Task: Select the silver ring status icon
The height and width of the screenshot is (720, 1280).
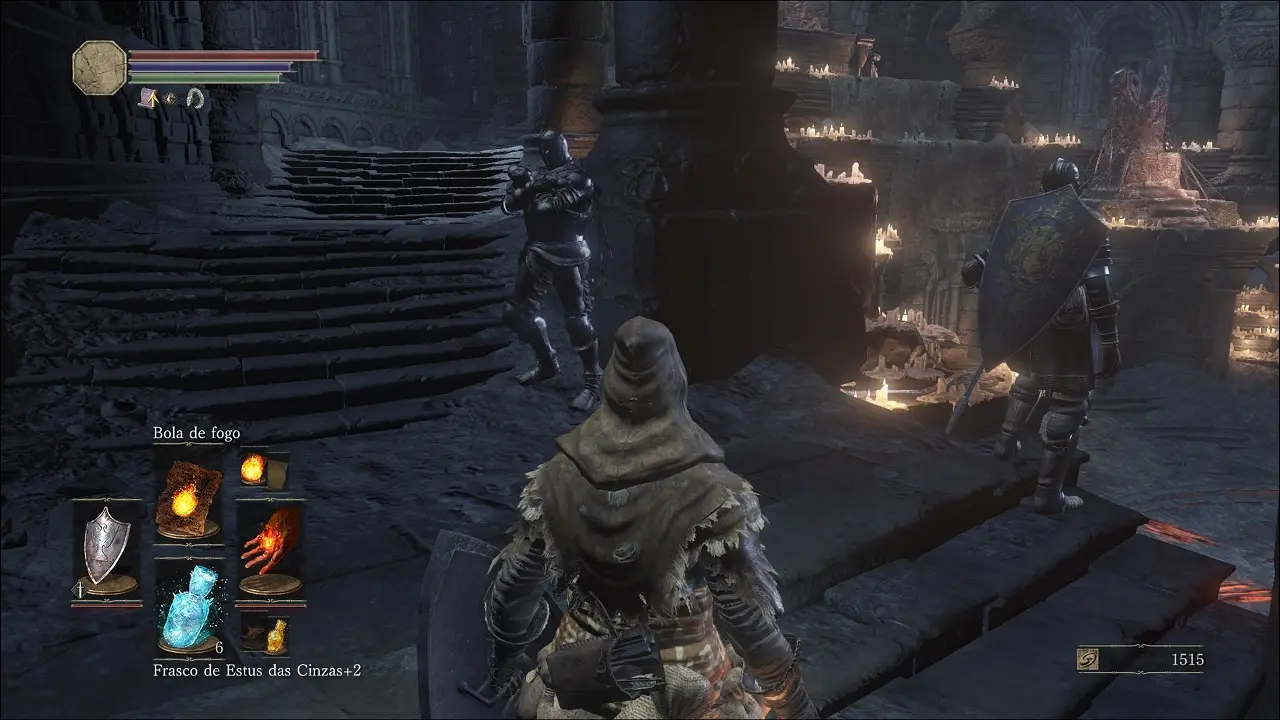Action: (195, 98)
